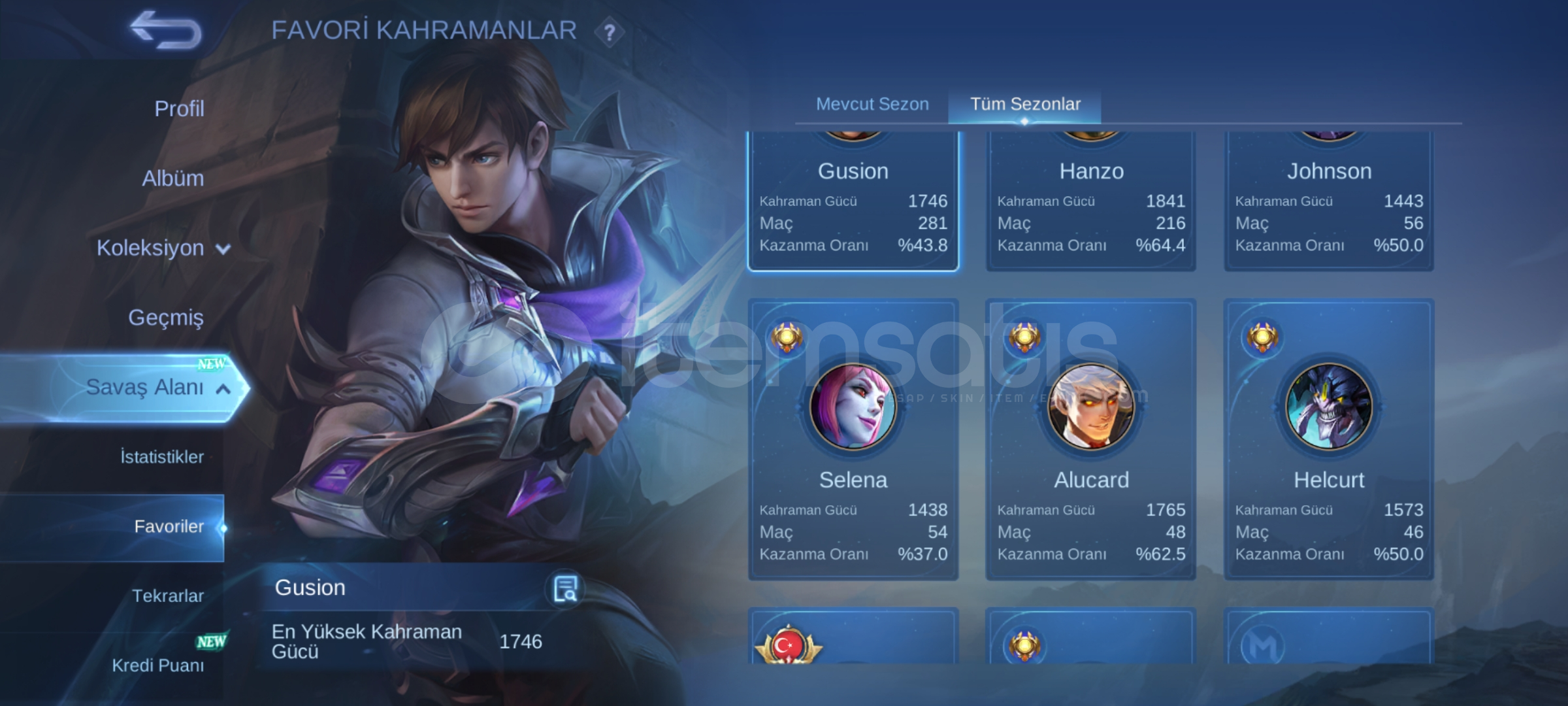The height and width of the screenshot is (706, 1568).
Task: Show the Geçmiş history page
Action: pos(166,318)
